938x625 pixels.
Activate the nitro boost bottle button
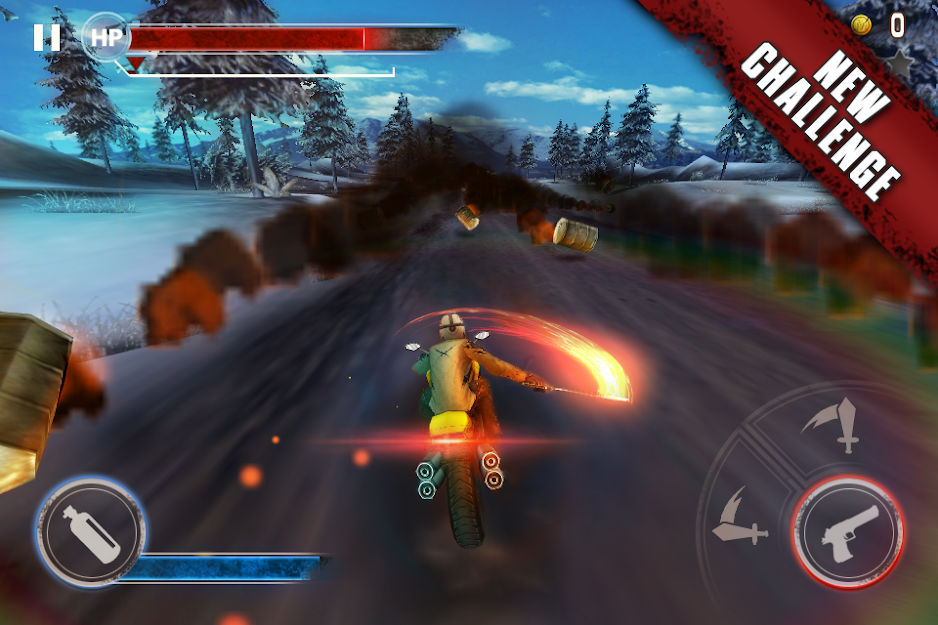tap(90, 528)
